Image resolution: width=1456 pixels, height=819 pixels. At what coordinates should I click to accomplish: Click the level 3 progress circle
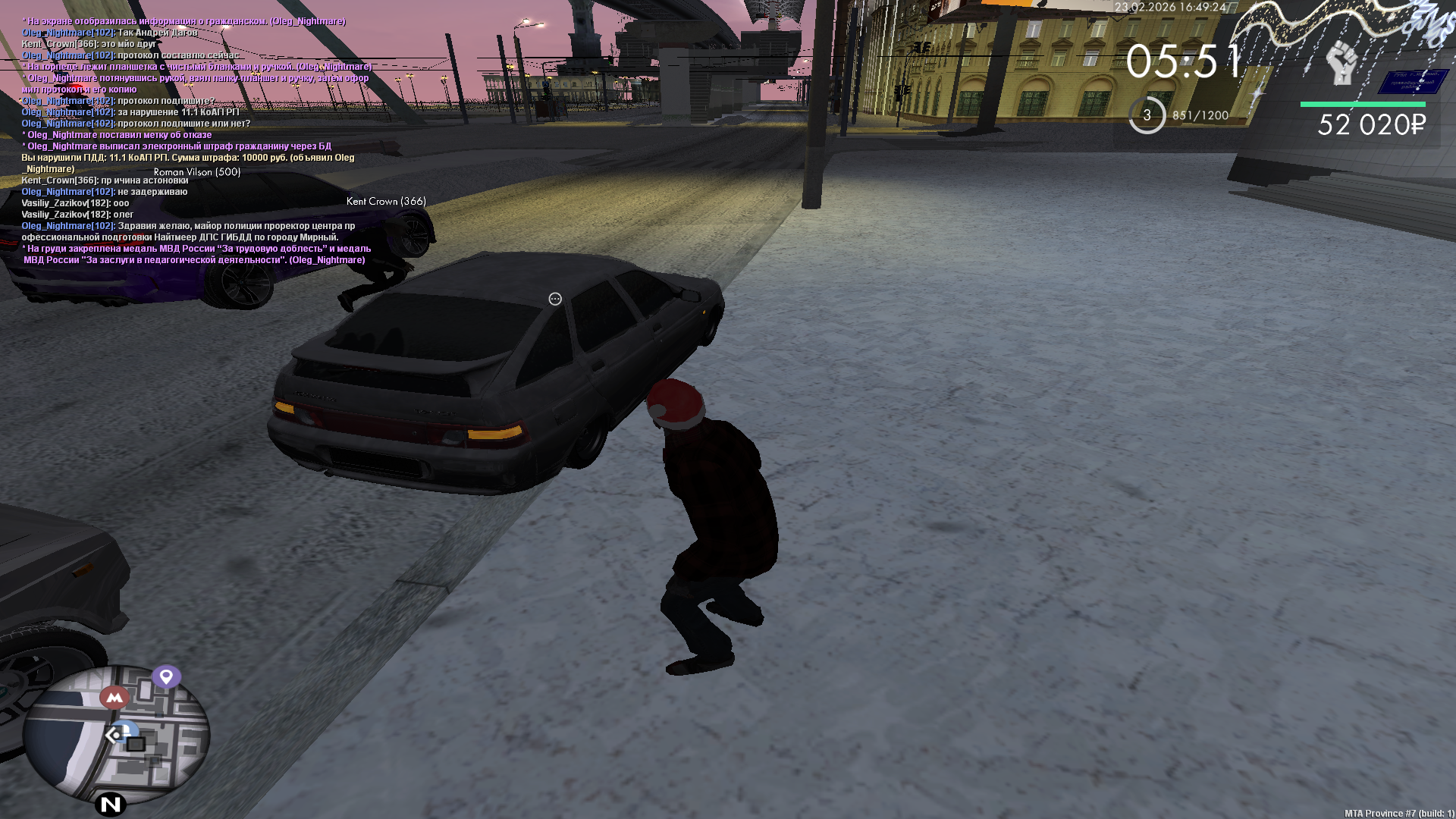coord(1147,115)
